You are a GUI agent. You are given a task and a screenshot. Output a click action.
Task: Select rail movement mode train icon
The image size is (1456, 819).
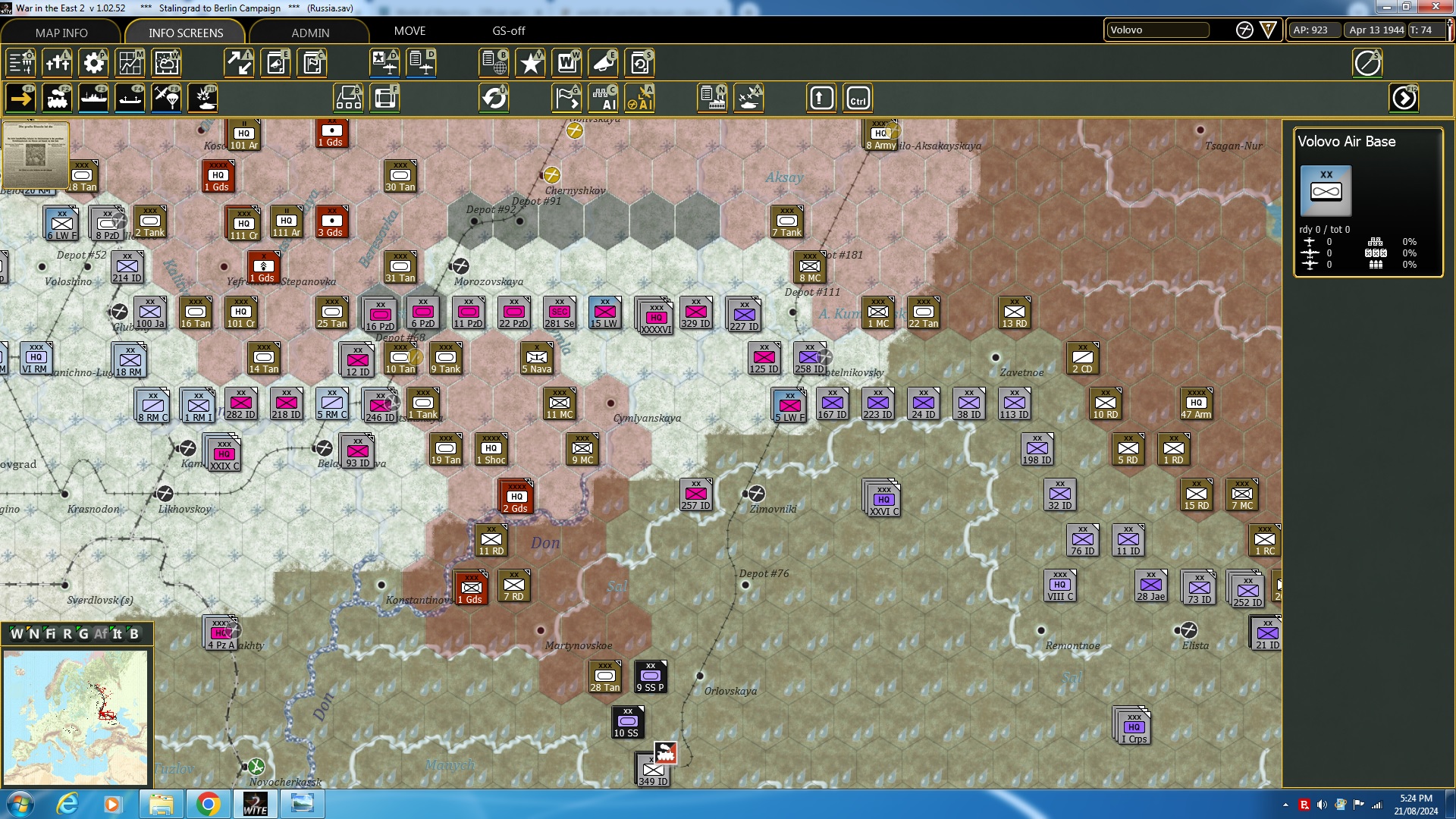point(58,98)
